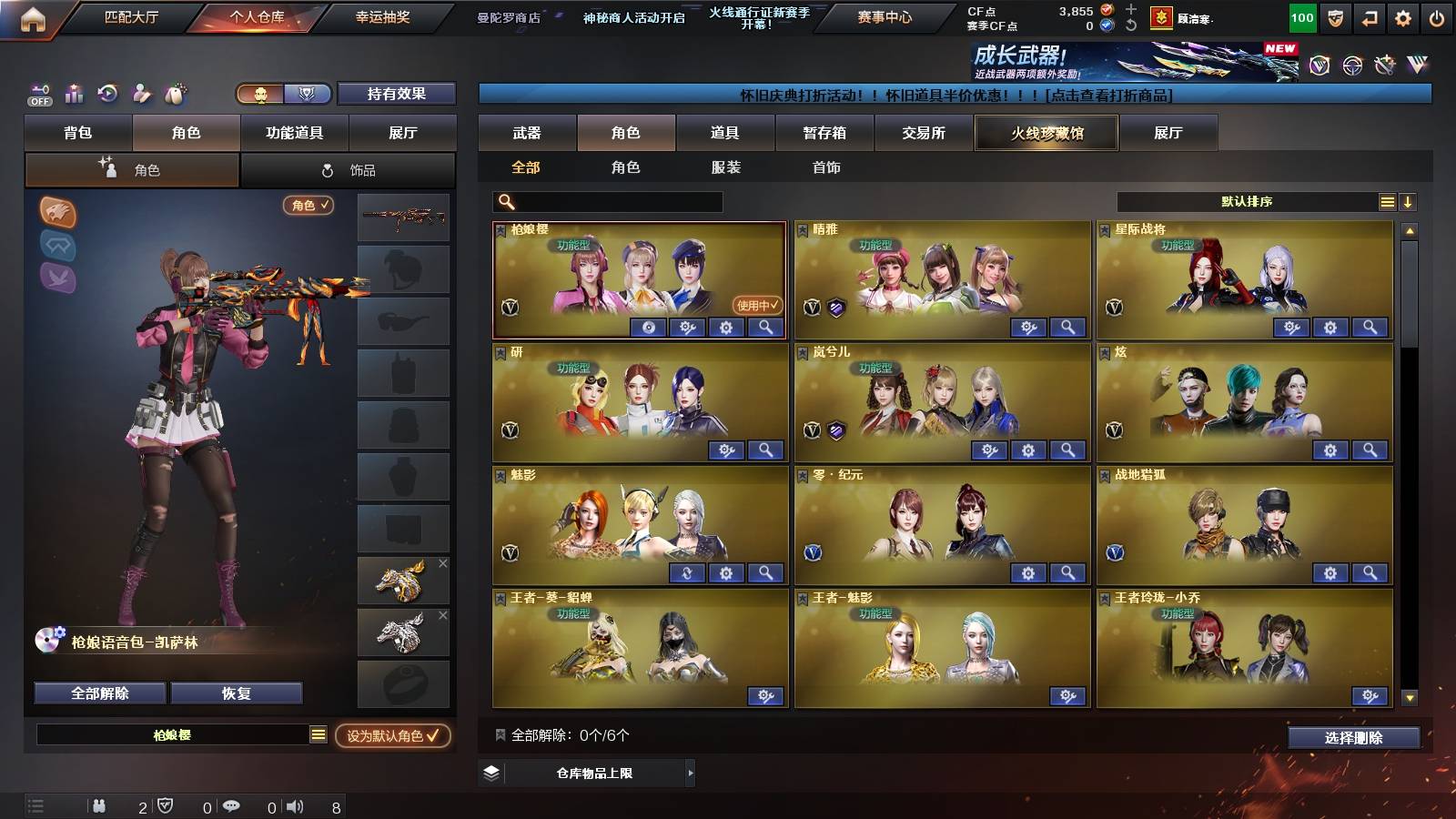Click the 选择删除 button at bottom right
This screenshot has width=1456, height=819.
pyautogui.click(x=1353, y=737)
